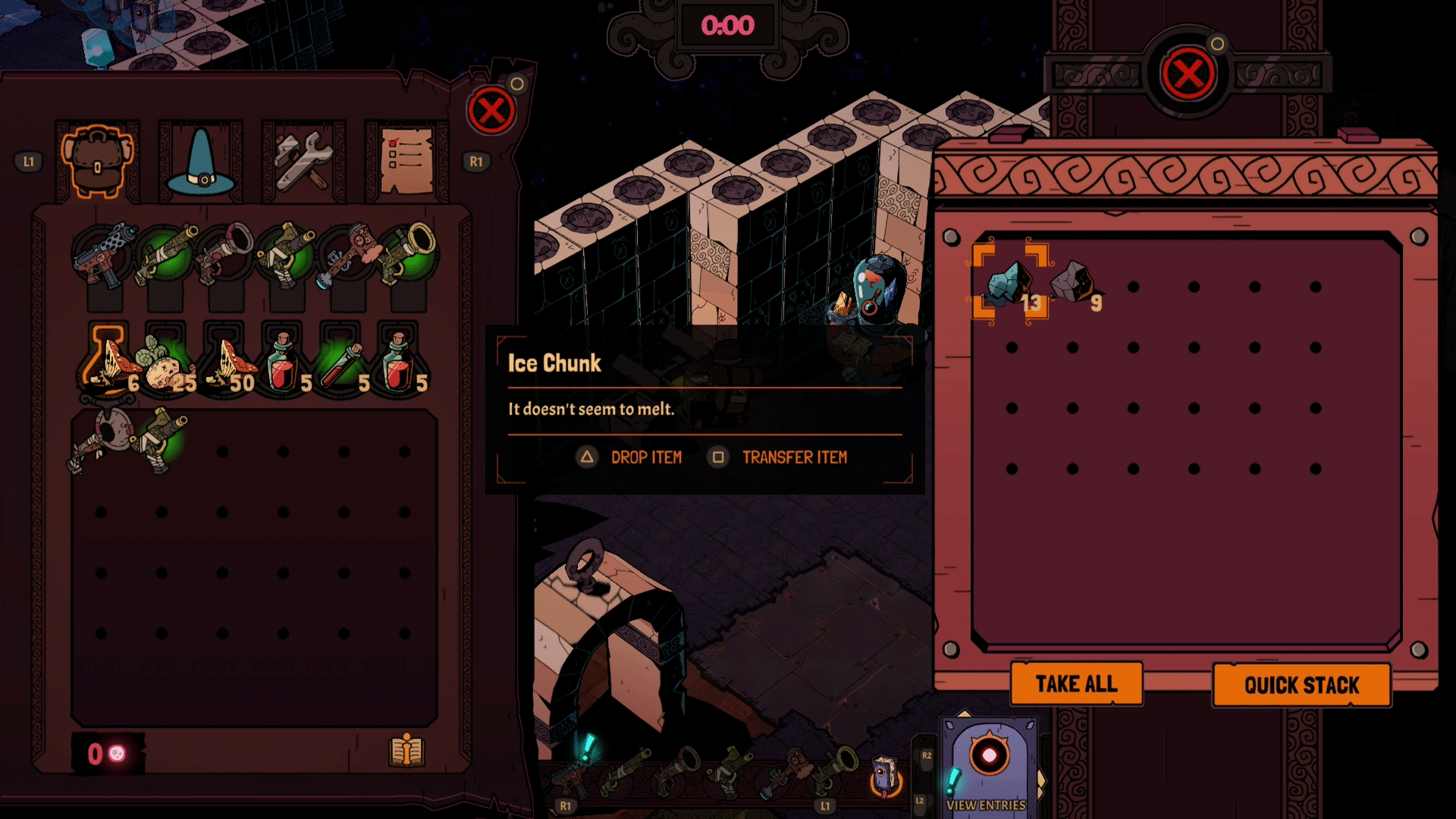Select the blue-barreled submachine gun weapon slot
This screenshot has width=1456, height=819.
104,254
